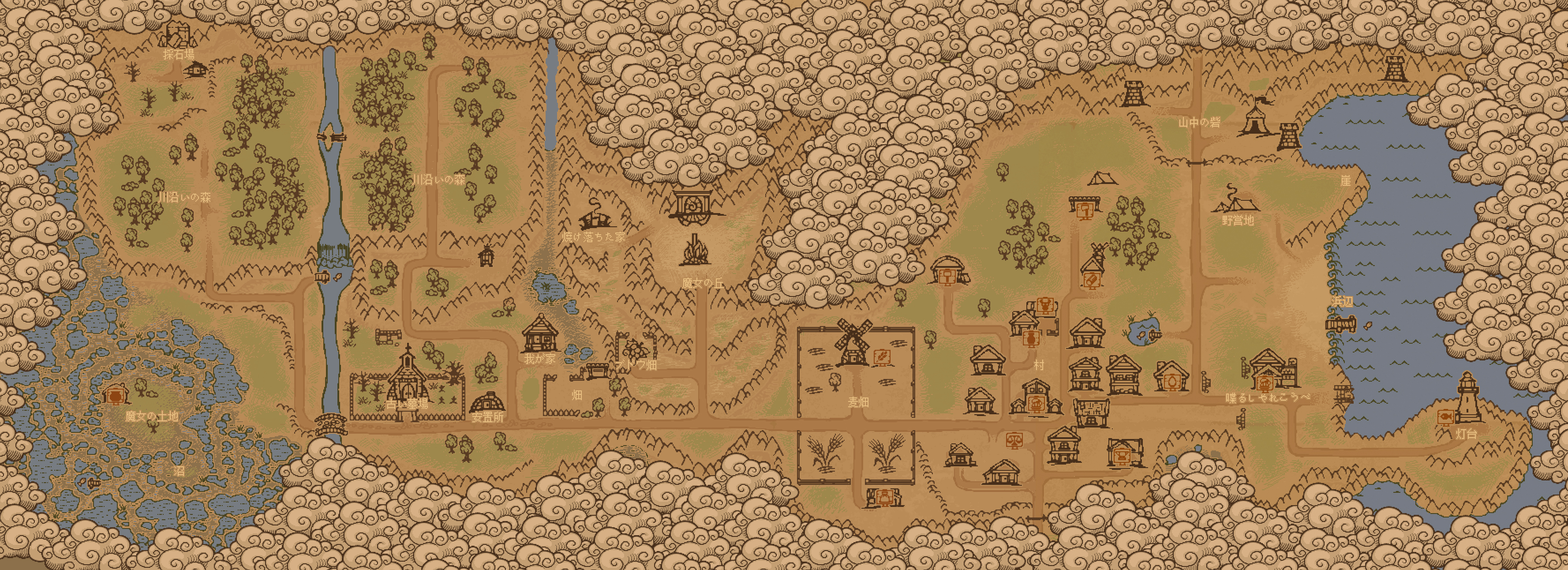Screen dimensions: 1568x570
Task: Select the beer mug marker at the tavern
Action: pyautogui.click(x=1264, y=383)
